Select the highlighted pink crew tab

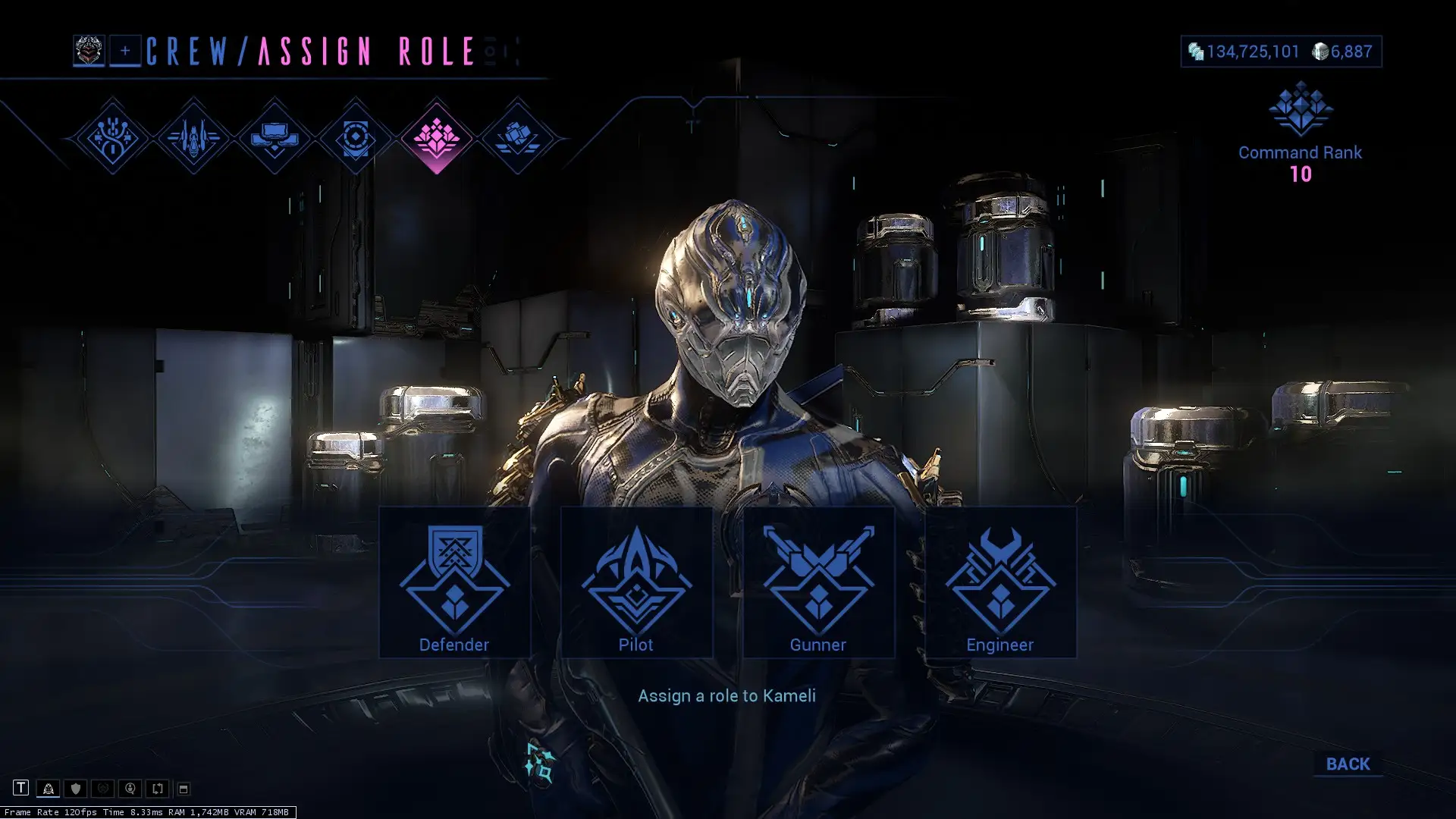pyautogui.click(x=436, y=137)
